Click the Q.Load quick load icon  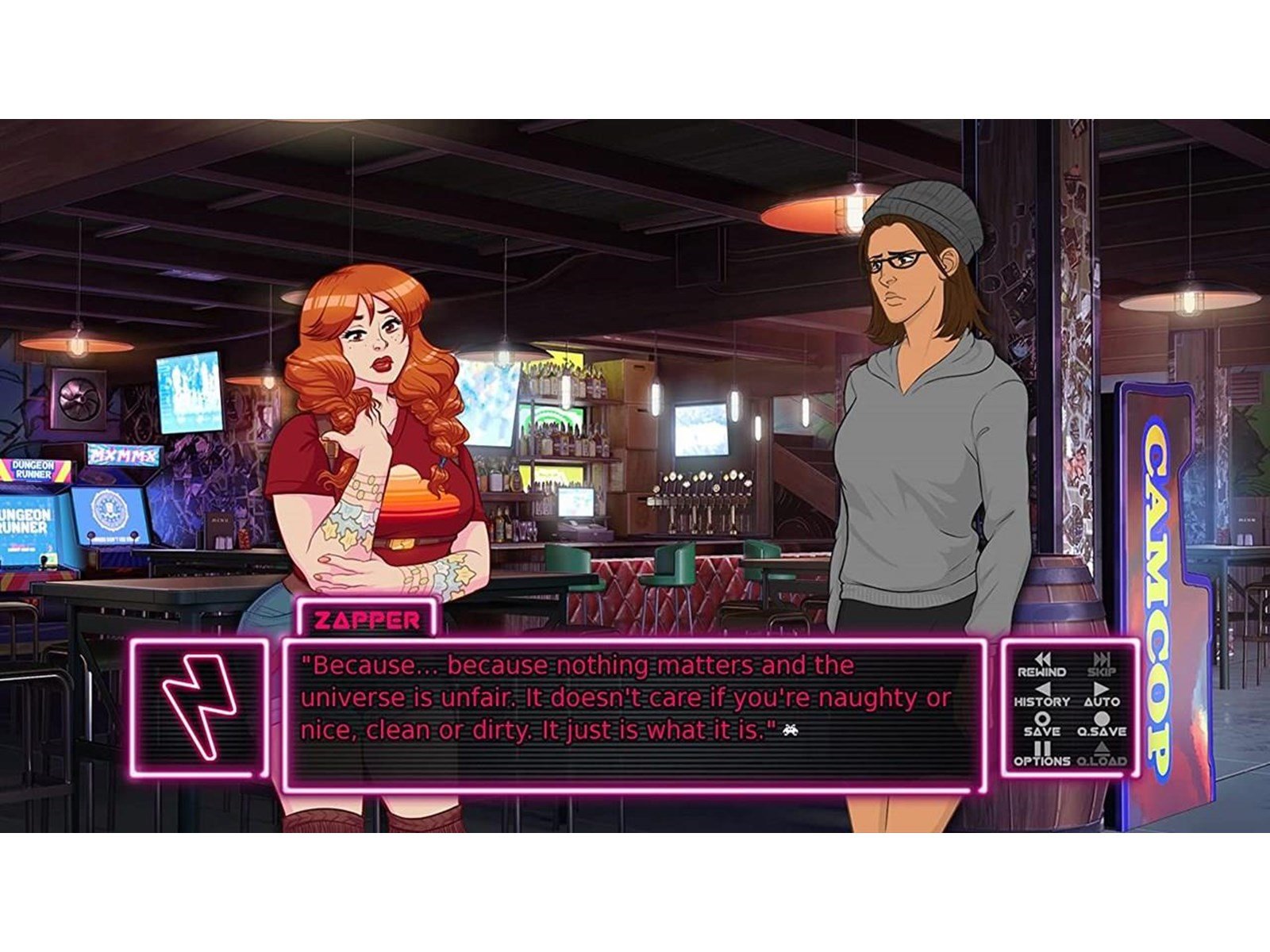(x=1103, y=750)
